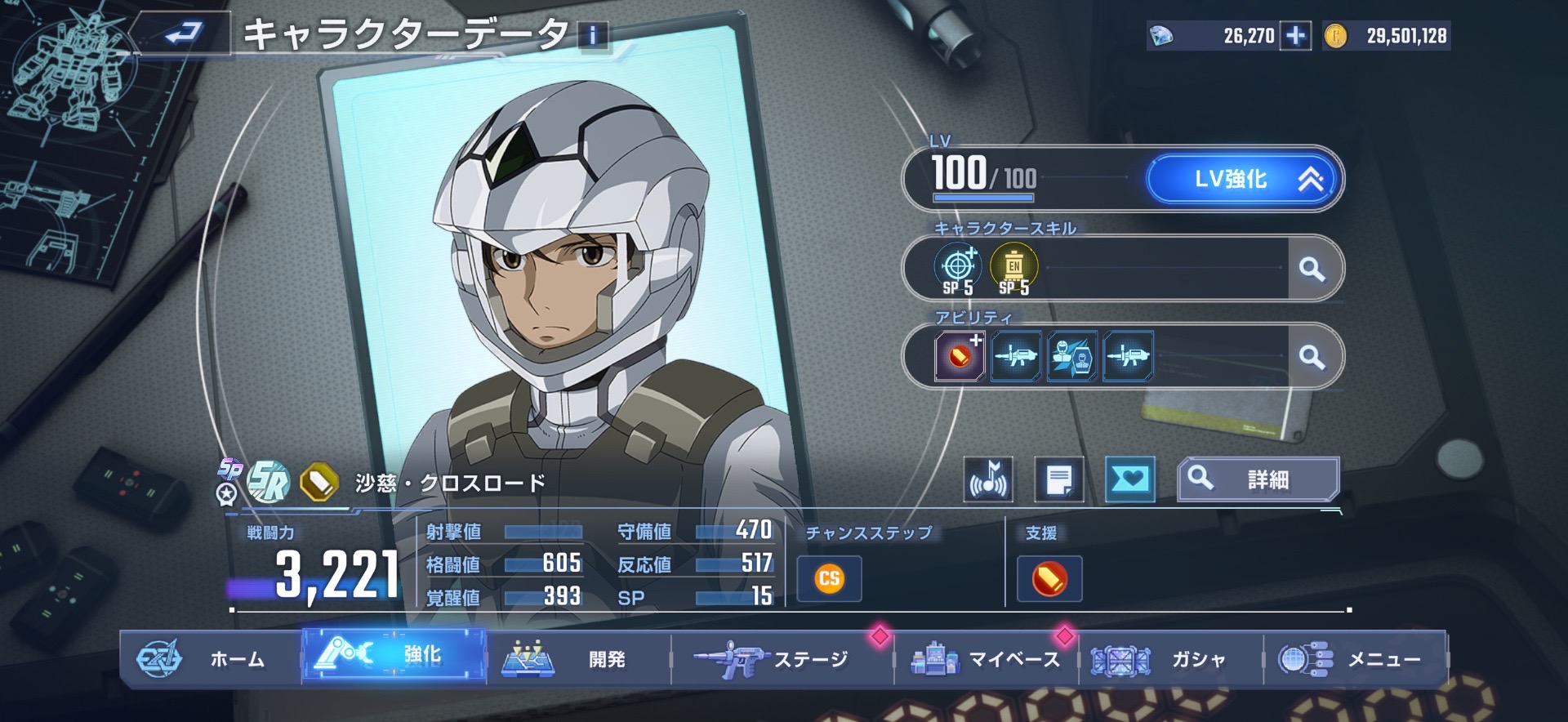The width and height of the screenshot is (1568, 722).
Task: Choose the red tag ability icon
Action: (960, 356)
